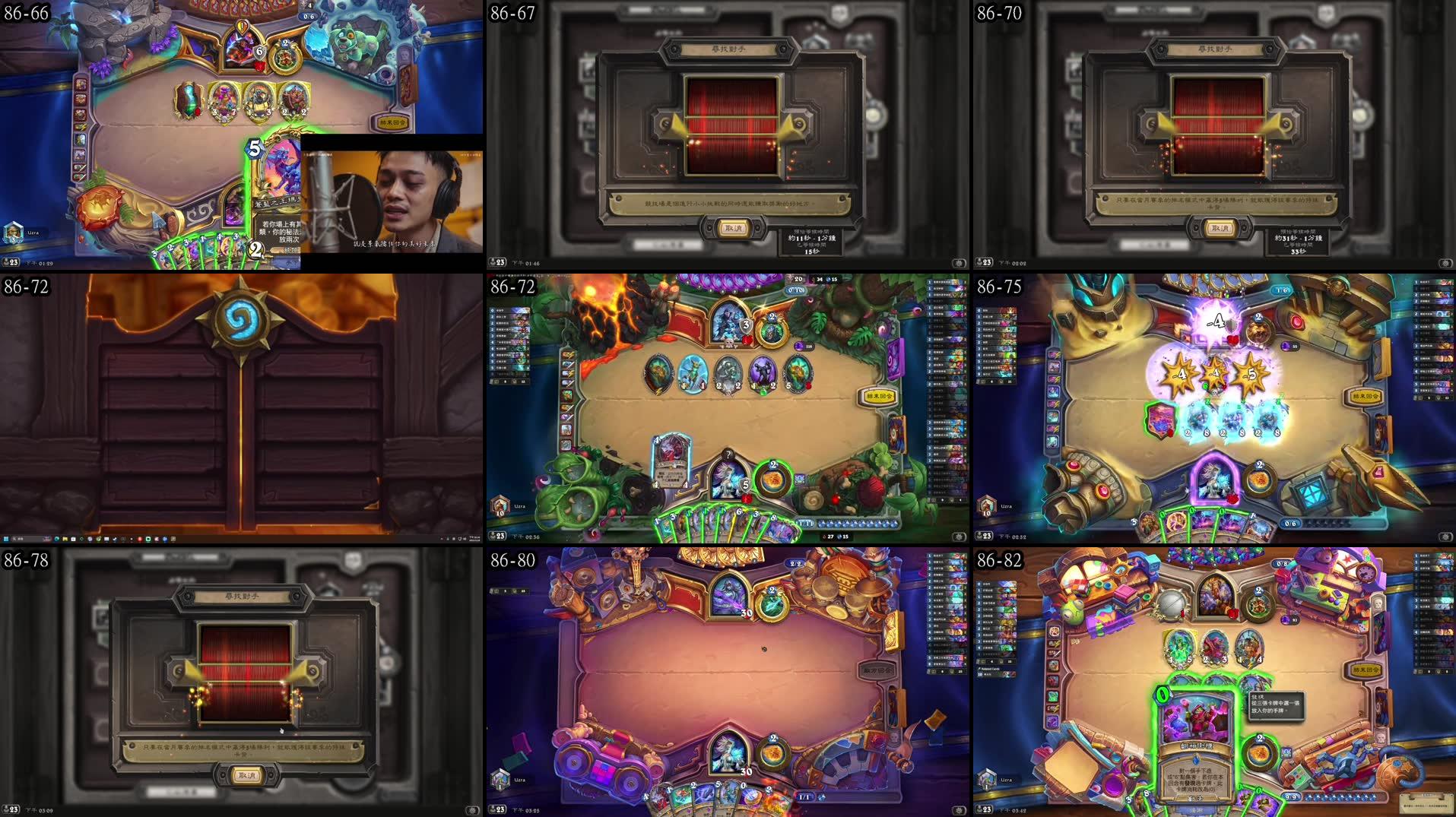Click the 9/9 mana crystal bar
The width and height of the screenshot is (1456, 817).
pyautogui.click(x=1293, y=796)
